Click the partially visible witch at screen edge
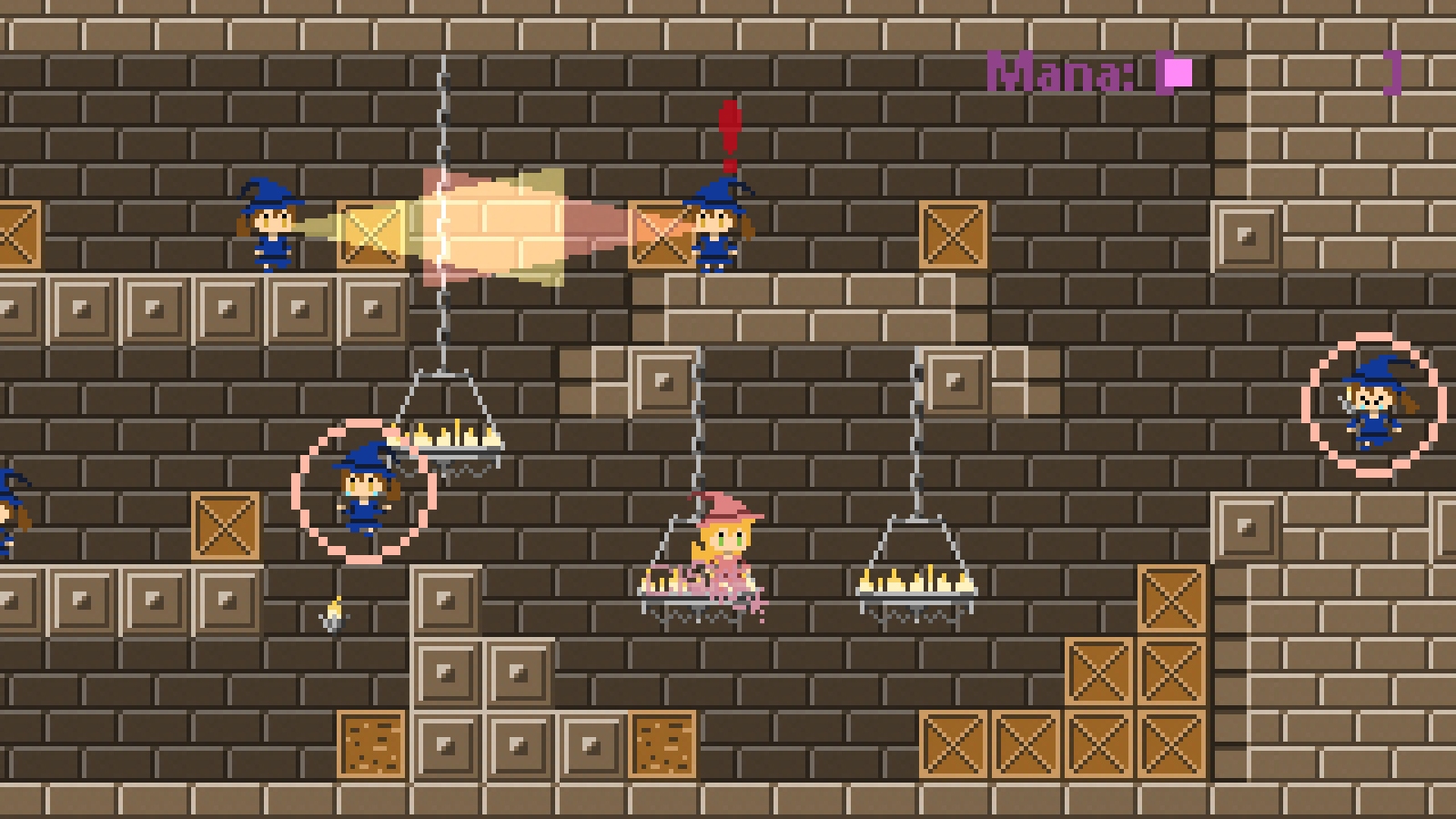This screenshot has height=819, width=1456. (x=7, y=511)
